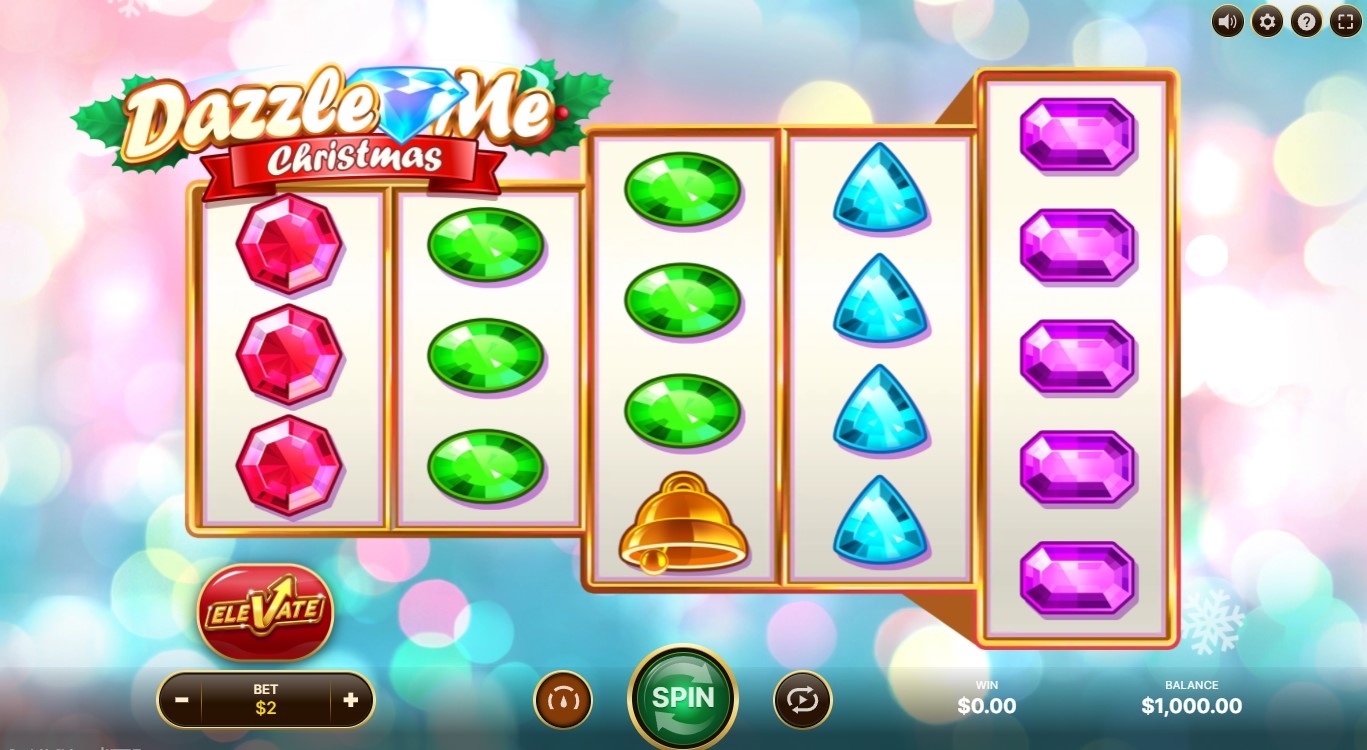The width and height of the screenshot is (1367, 750).
Task: Increase the bet with the plus button
Action: 350,700
